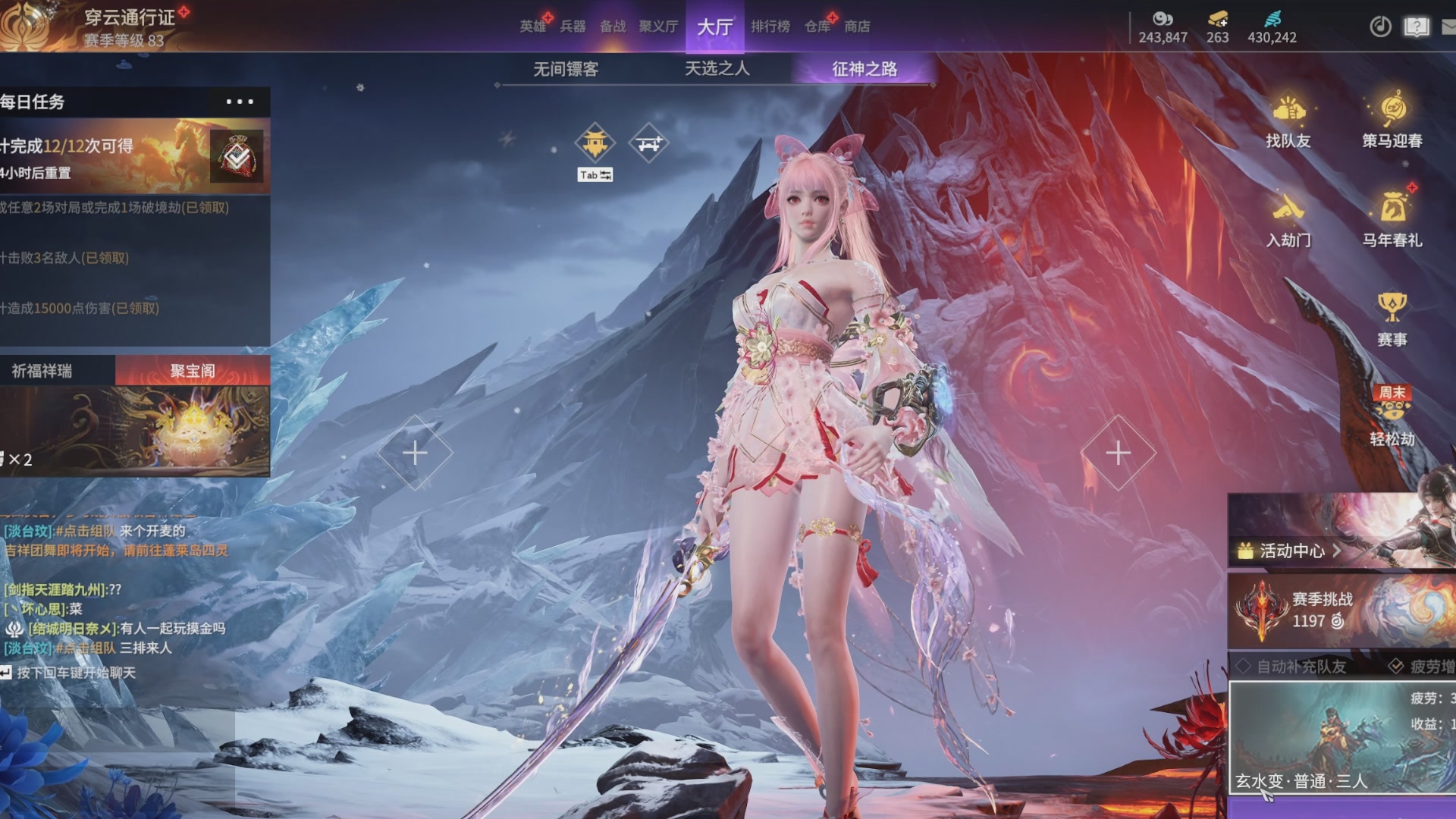This screenshot has height=819, width=1456.
Task: Open the 策马迎春 event
Action: 1392,121
